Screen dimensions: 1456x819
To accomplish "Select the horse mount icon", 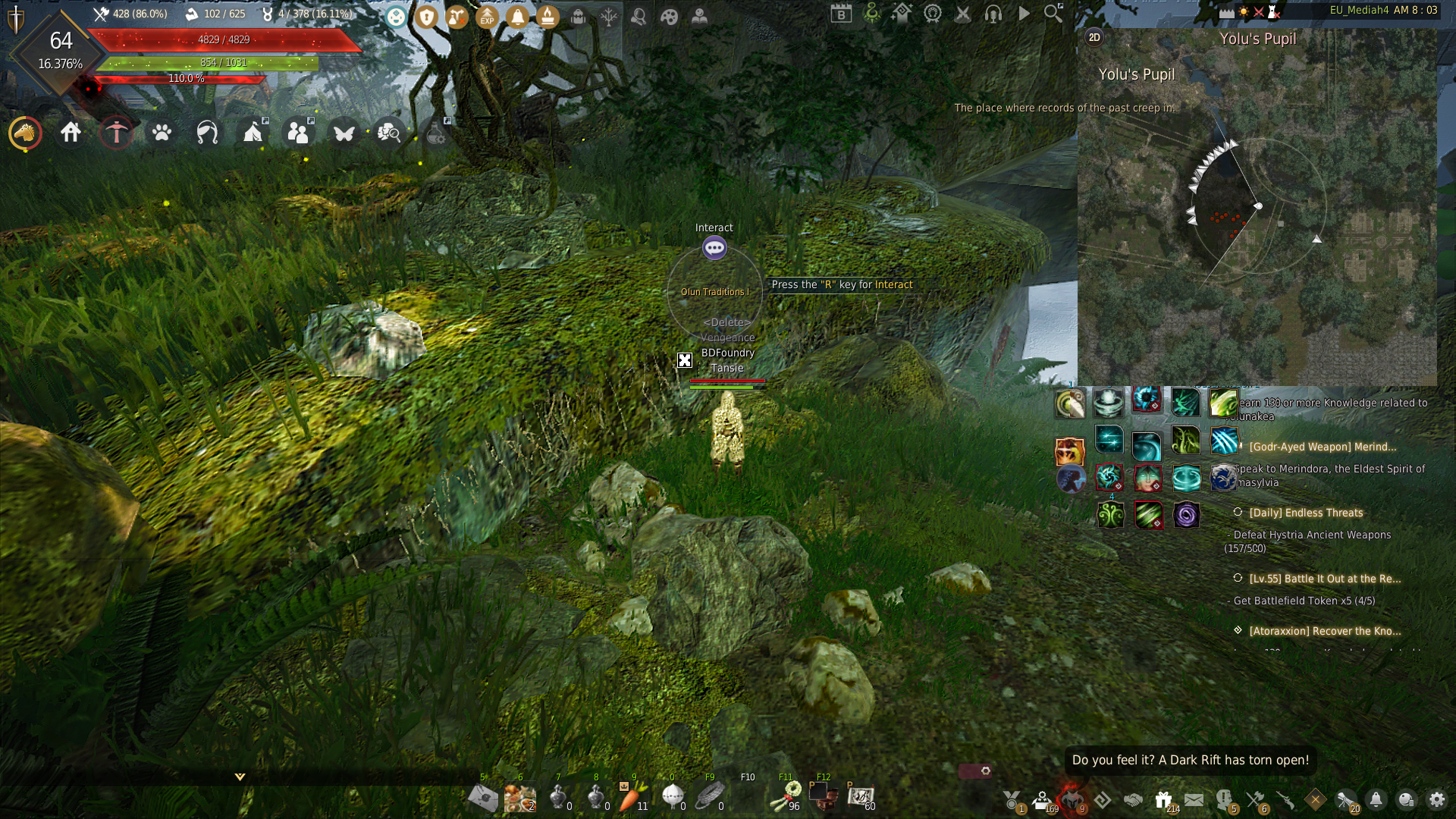I will [25, 133].
